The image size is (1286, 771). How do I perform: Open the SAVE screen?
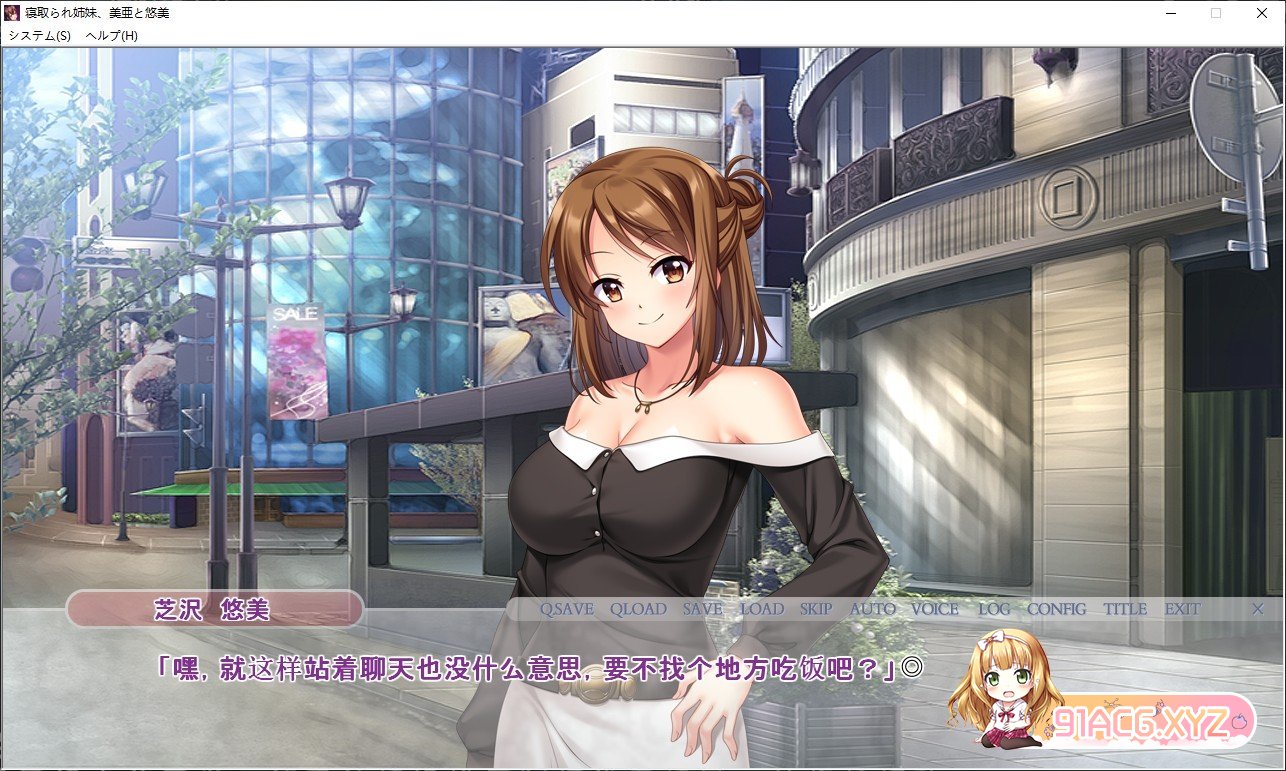(702, 609)
